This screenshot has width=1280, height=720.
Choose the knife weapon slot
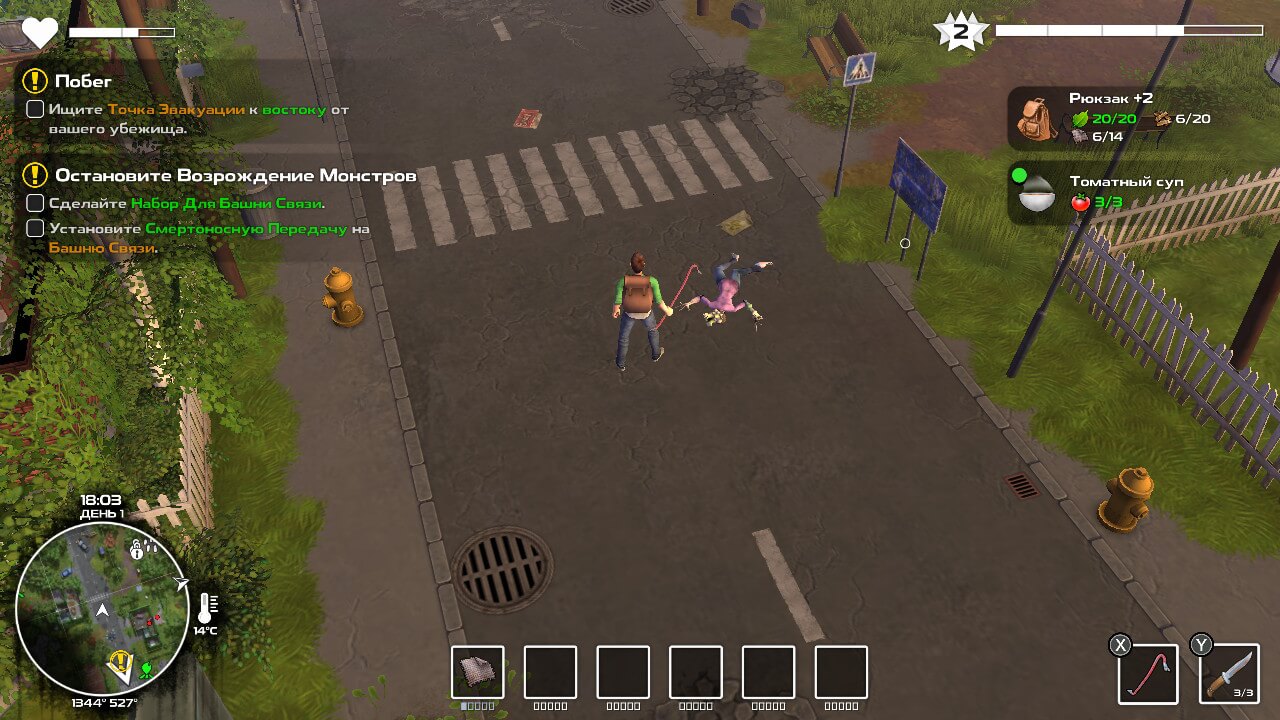click(x=1229, y=673)
